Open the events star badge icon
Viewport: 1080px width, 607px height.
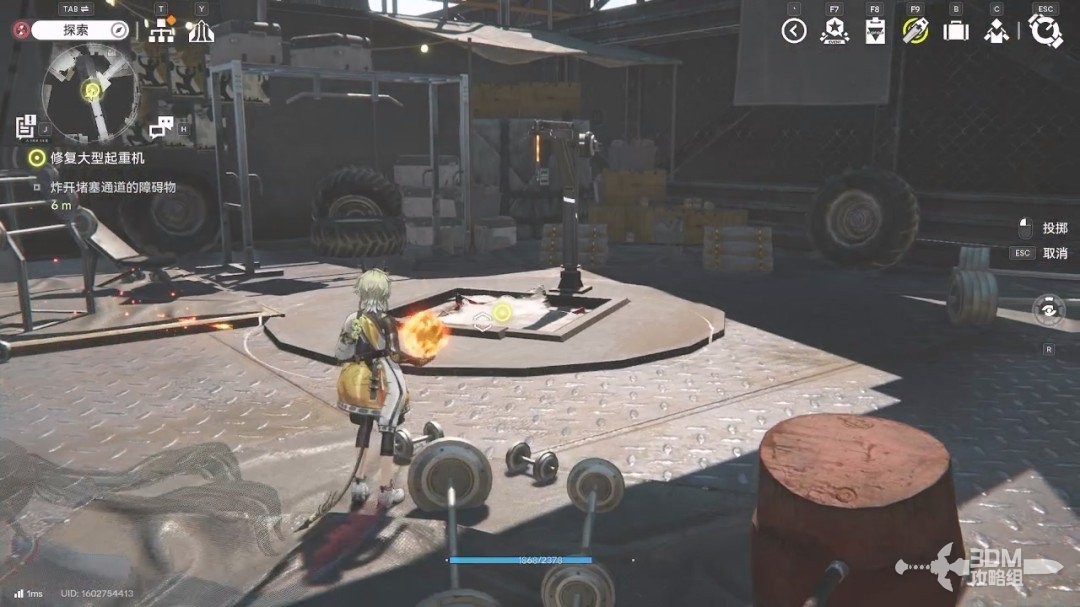(834, 31)
